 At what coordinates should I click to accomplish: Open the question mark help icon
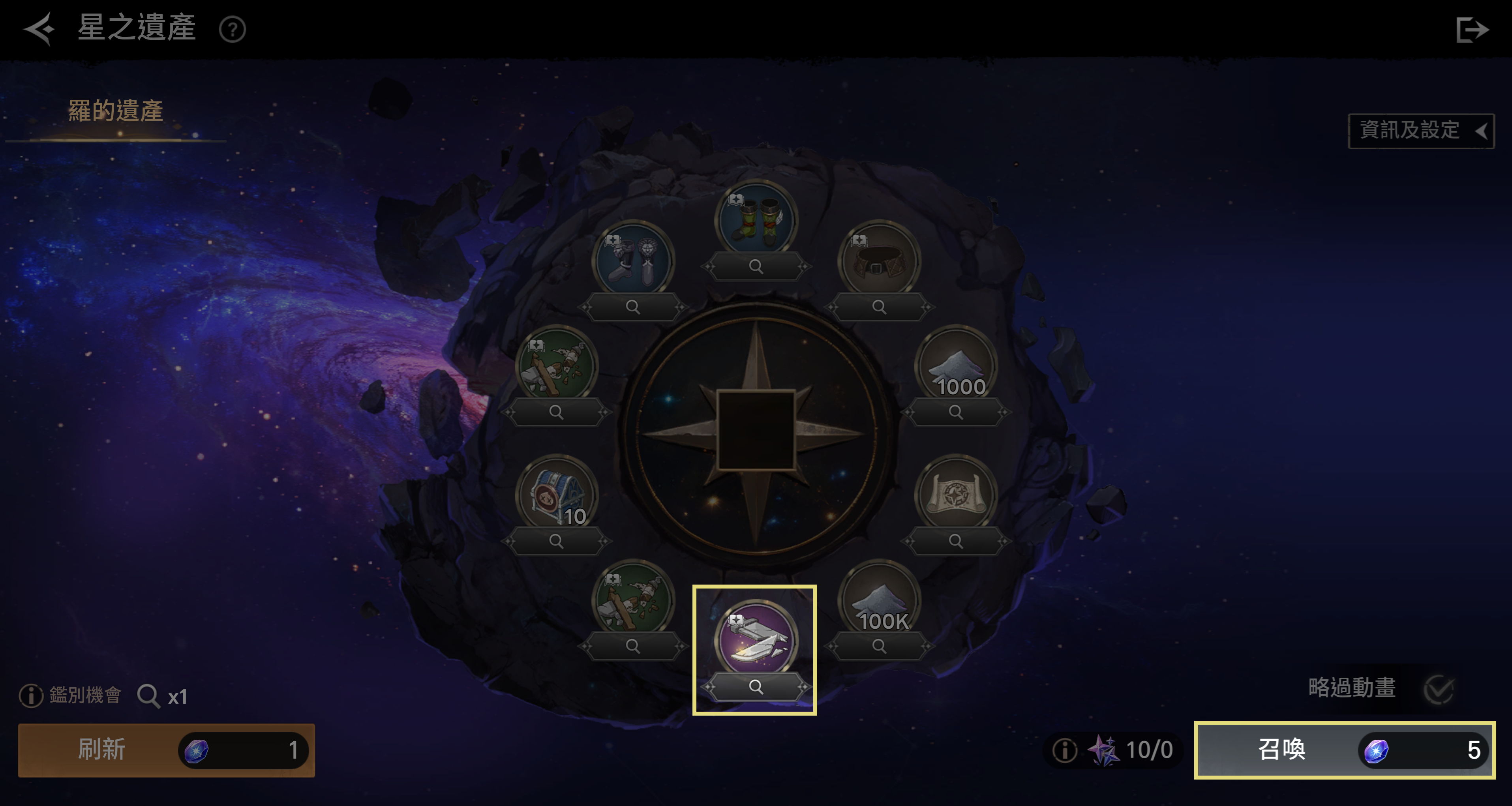(233, 29)
